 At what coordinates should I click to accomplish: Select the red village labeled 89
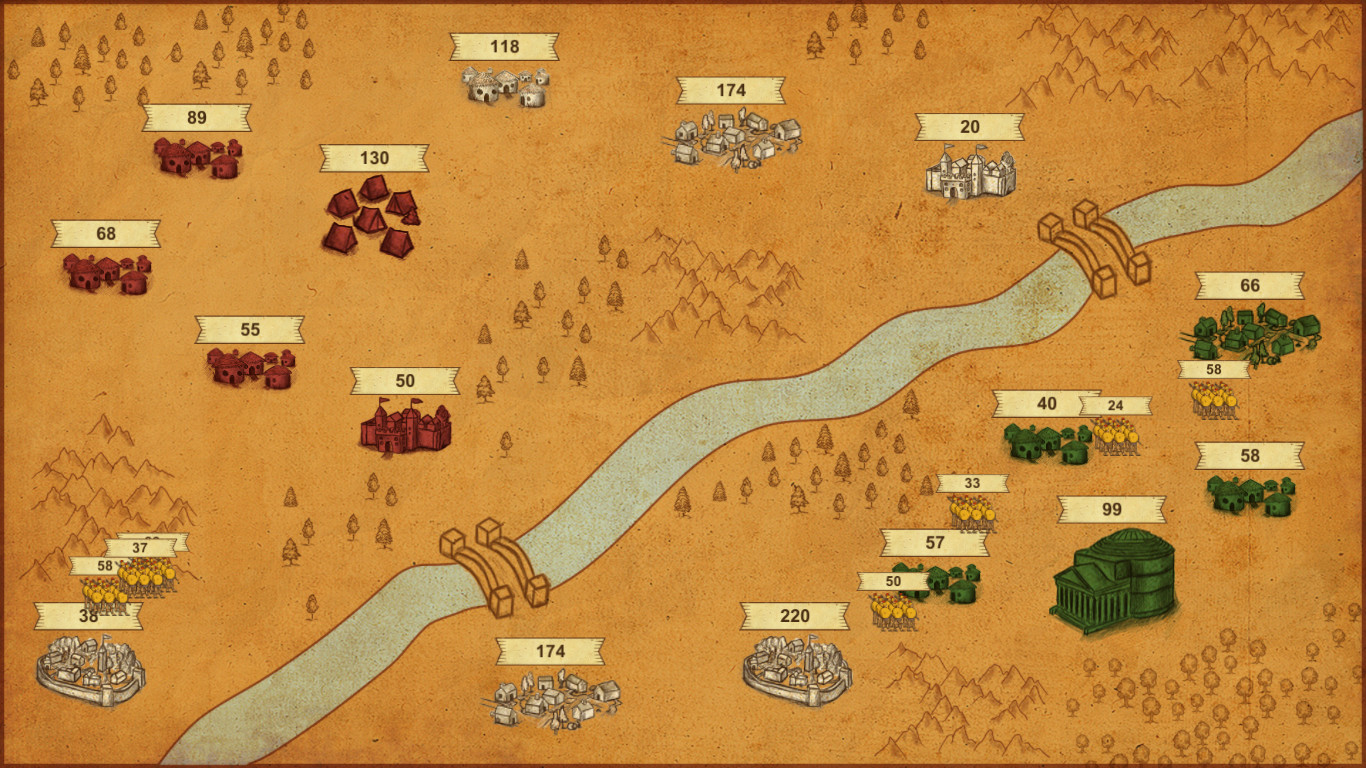(x=195, y=158)
